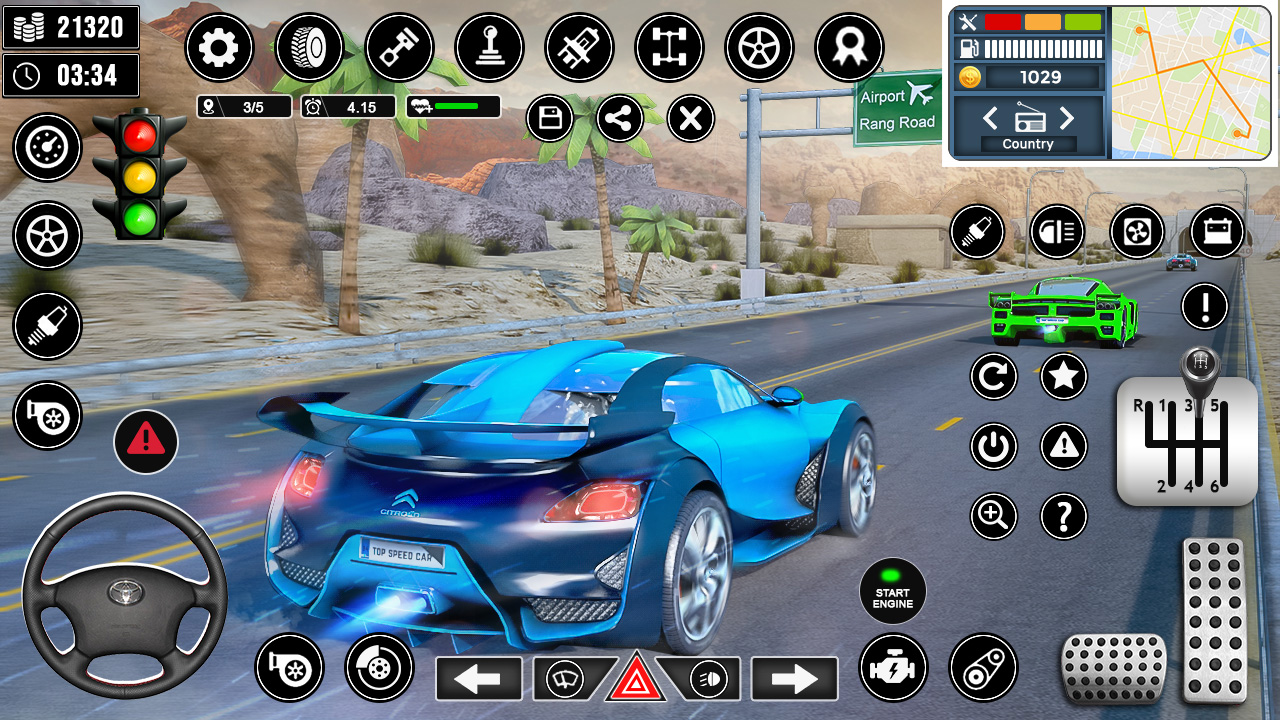Image resolution: width=1280 pixels, height=720 pixels.
Task: Open help with the question mark button
Action: pos(1064,516)
